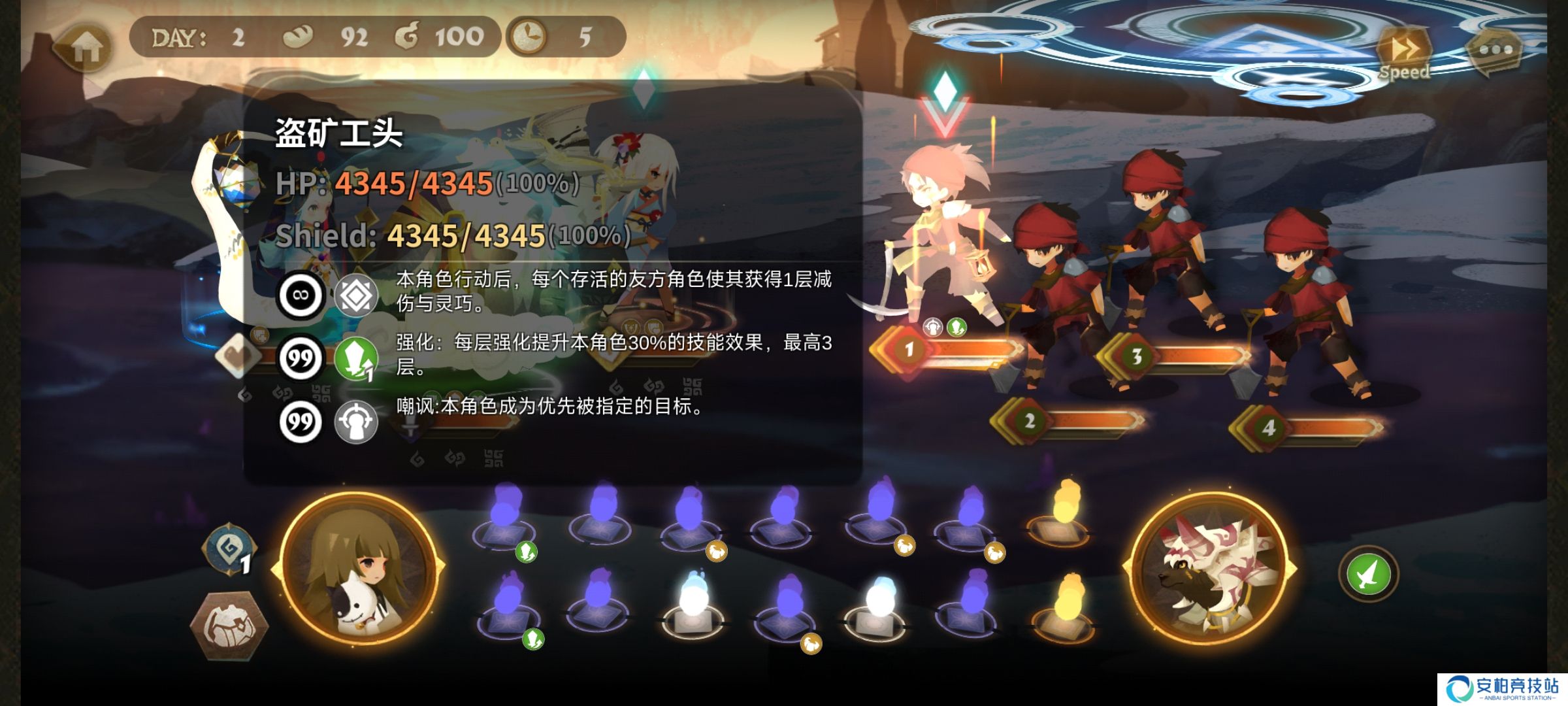This screenshot has width=1568, height=706.
Task: Activate the blue advisor skill pin
Action: click(229, 550)
